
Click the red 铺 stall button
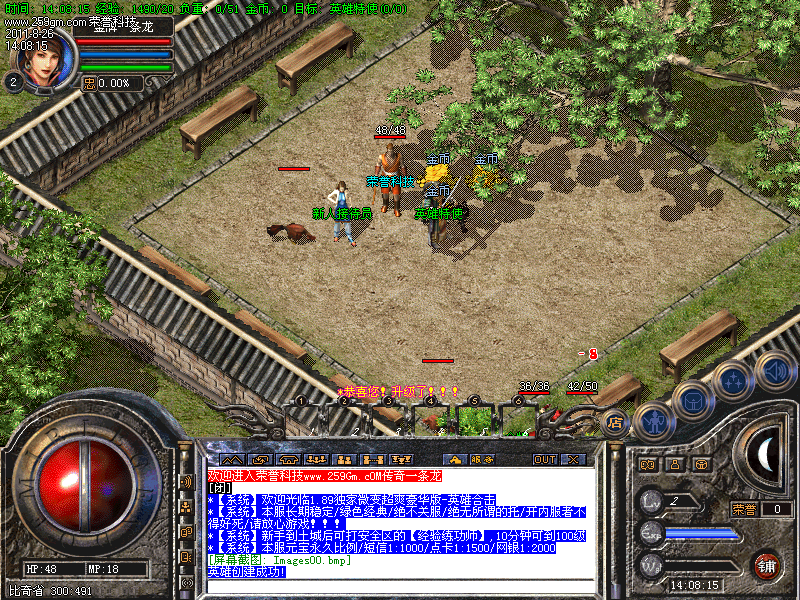pyautogui.click(x=766, y=564)
